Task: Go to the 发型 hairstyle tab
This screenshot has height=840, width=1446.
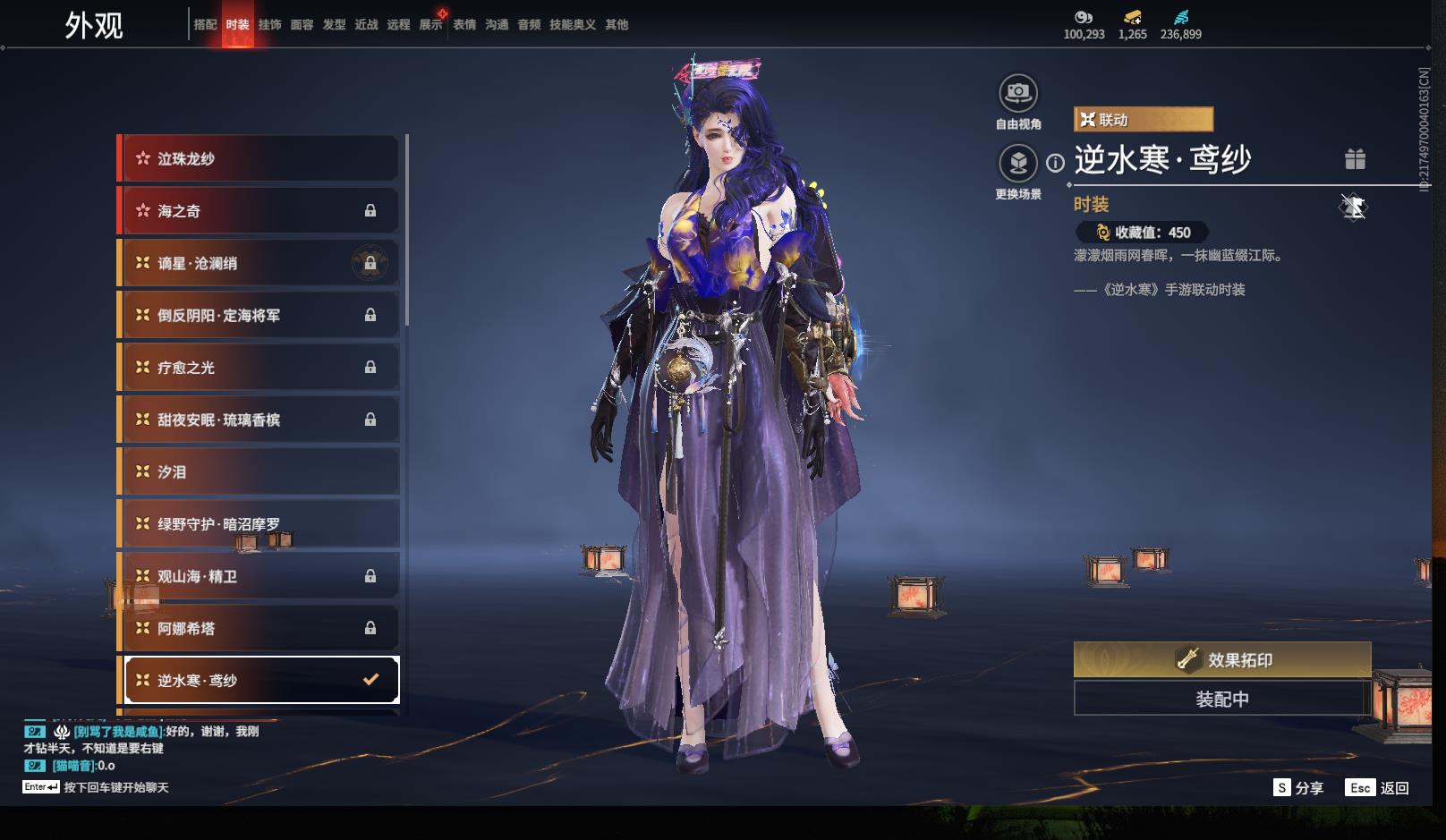Action: pyautogui.click(x=334, y=25)
